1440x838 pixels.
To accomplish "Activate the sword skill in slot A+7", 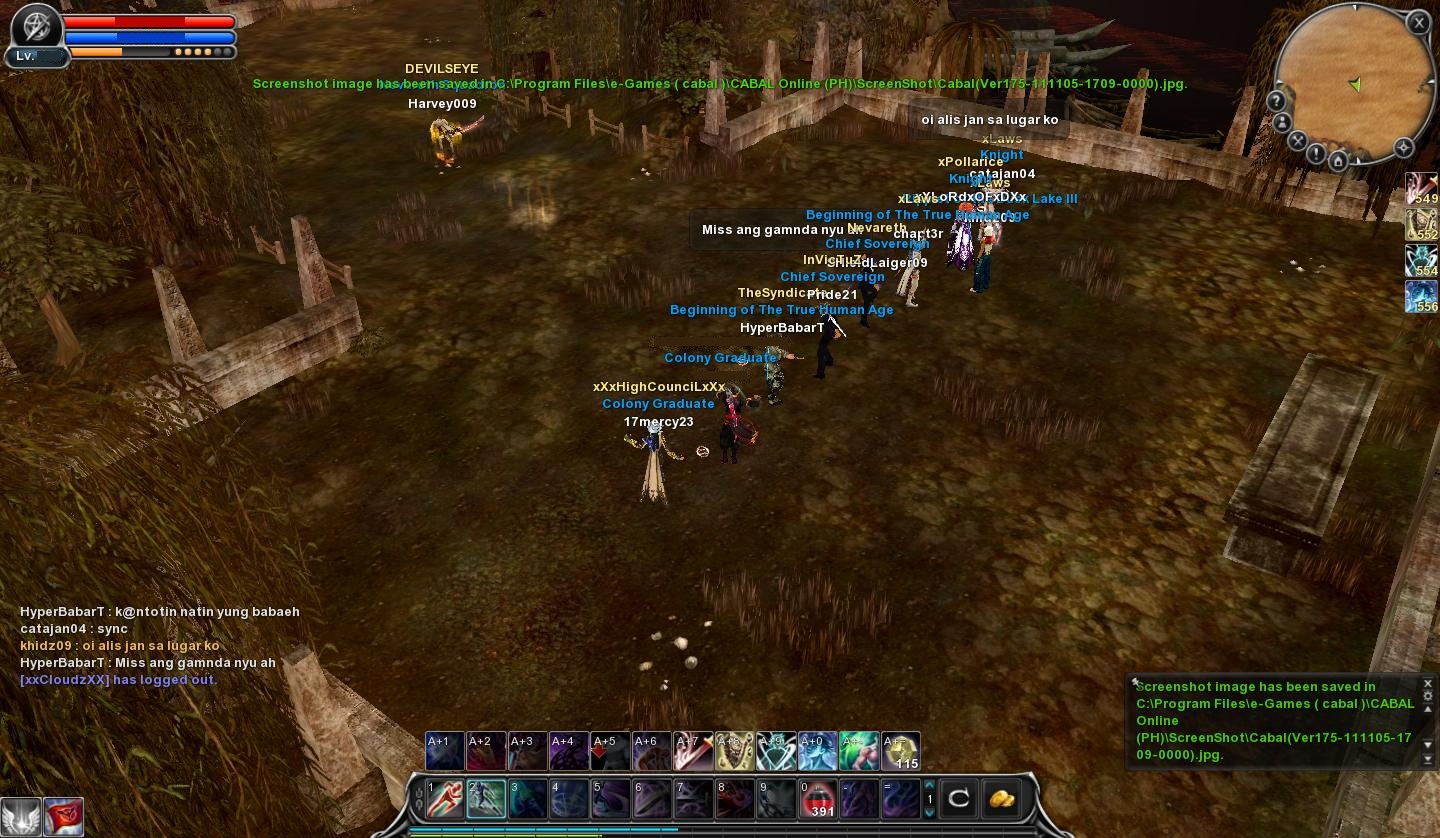I will 692,752.
